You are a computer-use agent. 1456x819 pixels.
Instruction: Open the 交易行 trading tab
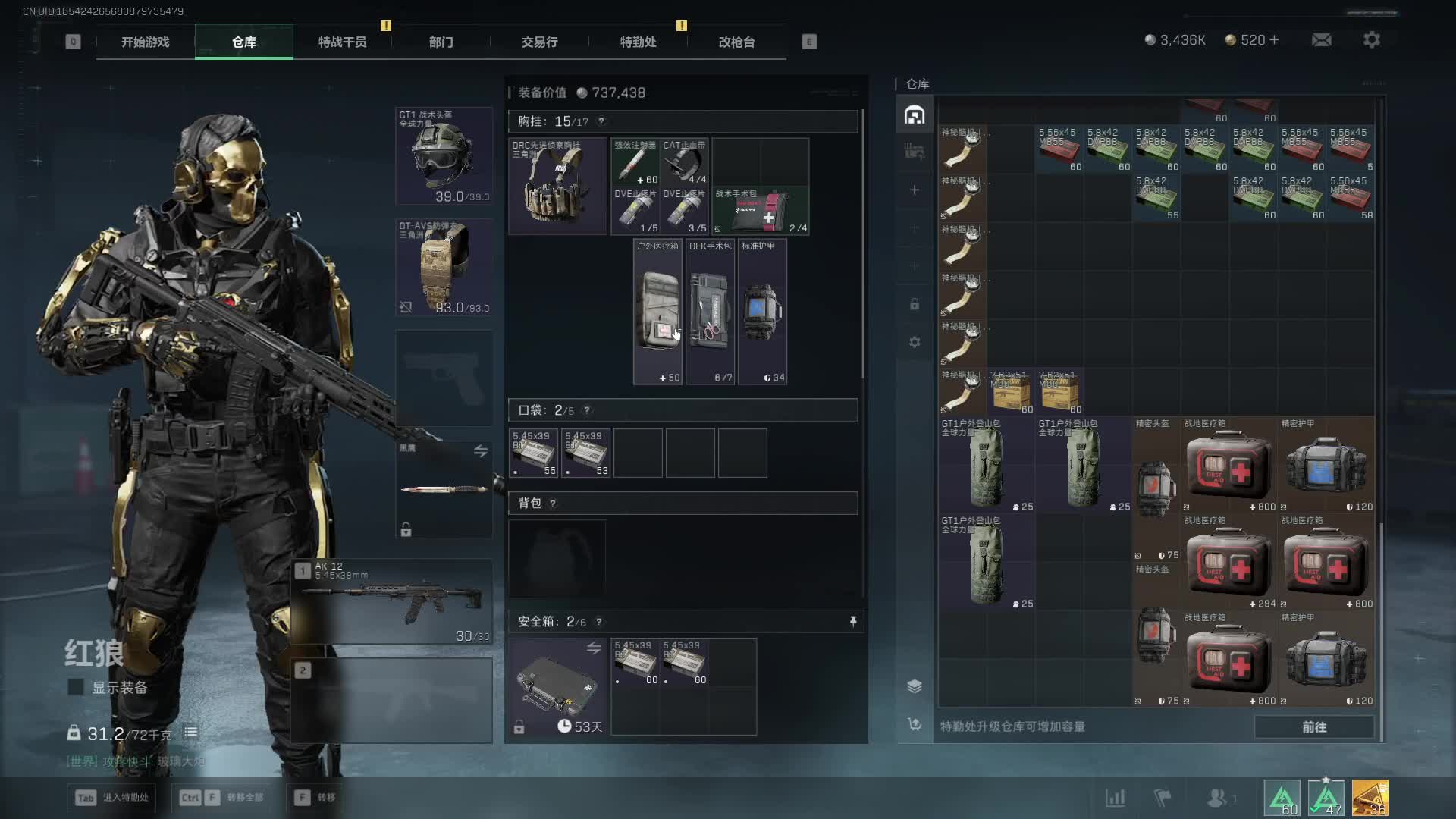[539, 42]
